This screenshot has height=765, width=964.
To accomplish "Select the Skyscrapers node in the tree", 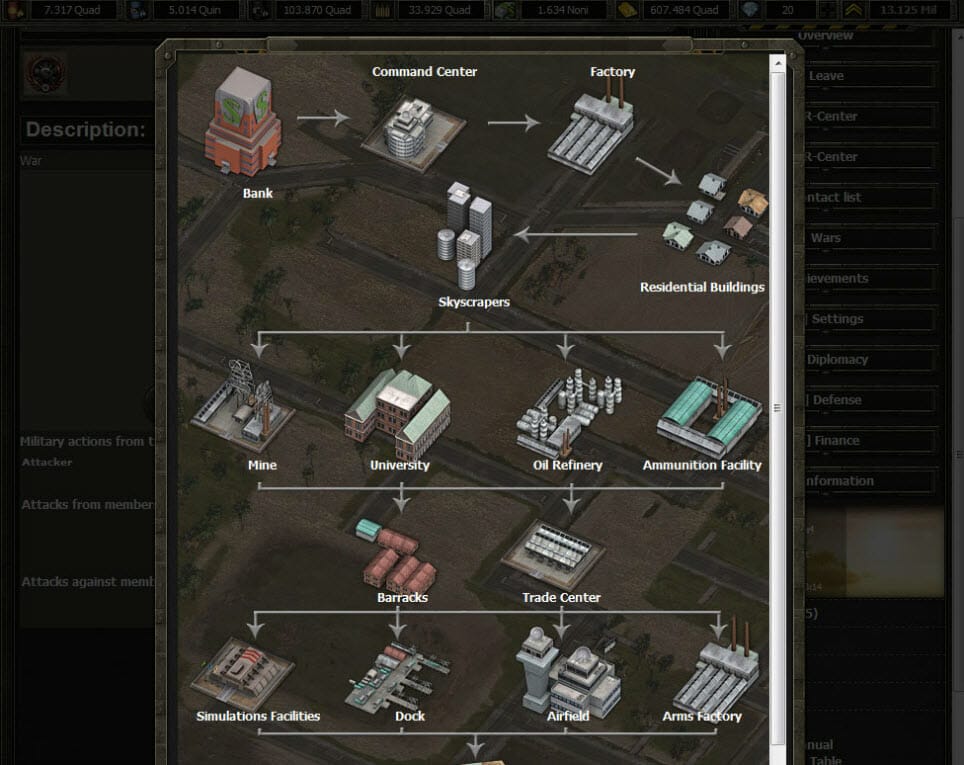I will click(468, 235).
